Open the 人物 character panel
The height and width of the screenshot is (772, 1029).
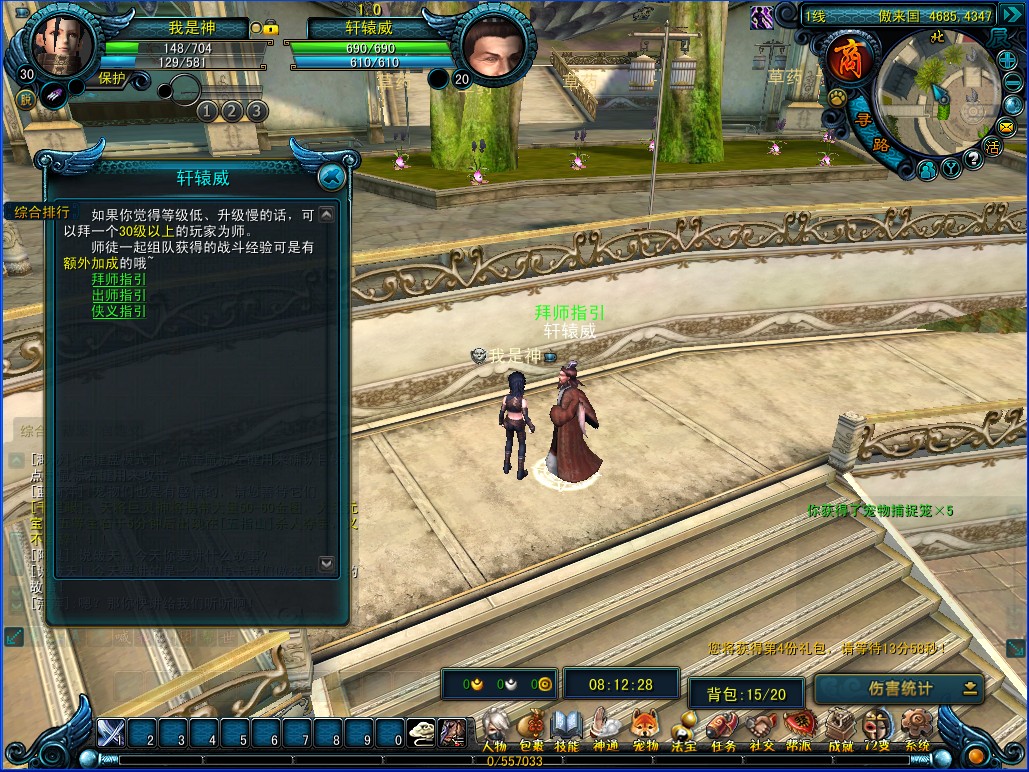coord(495,729)
